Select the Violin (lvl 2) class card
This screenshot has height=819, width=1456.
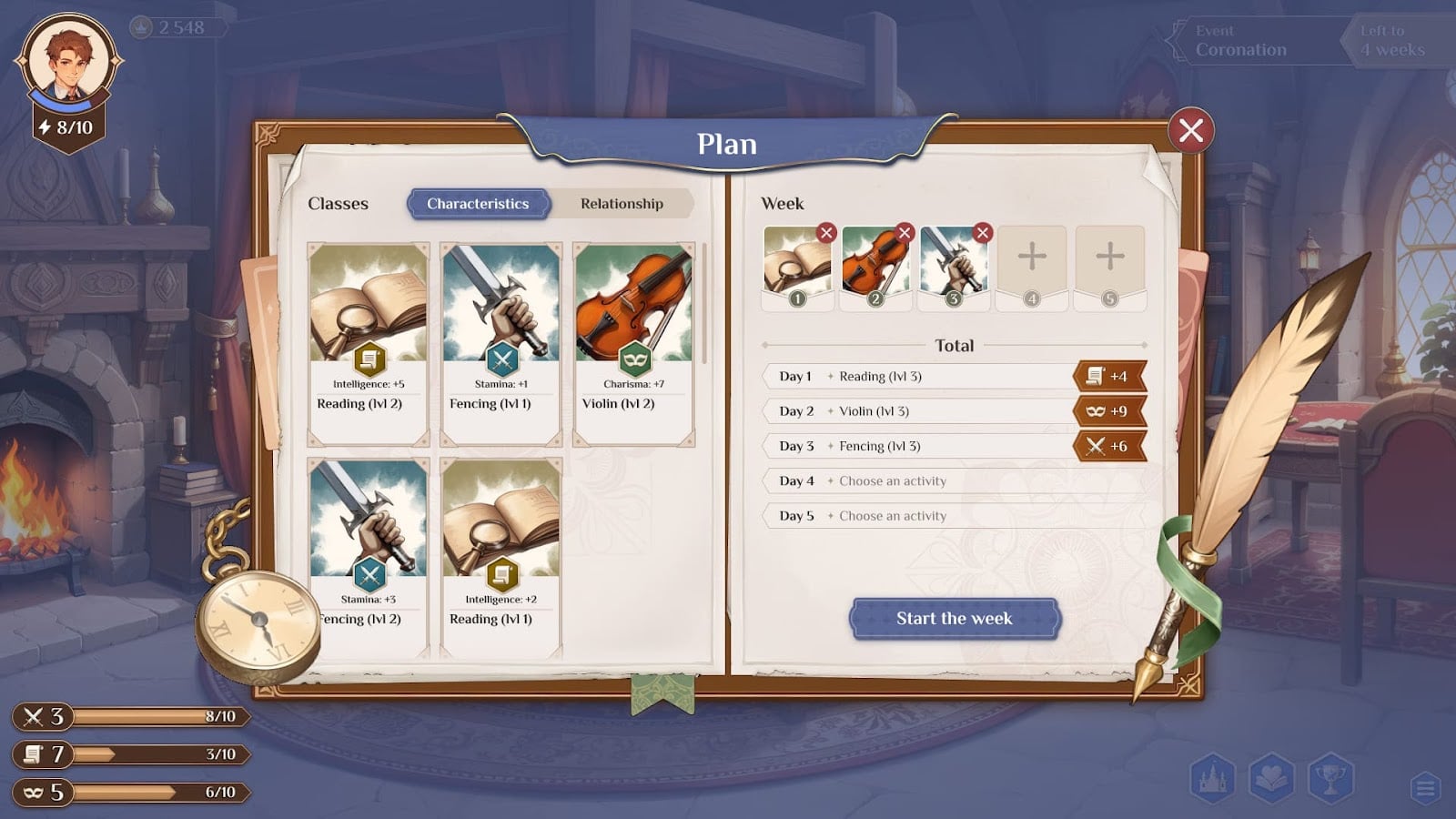(x=633, y=343)
